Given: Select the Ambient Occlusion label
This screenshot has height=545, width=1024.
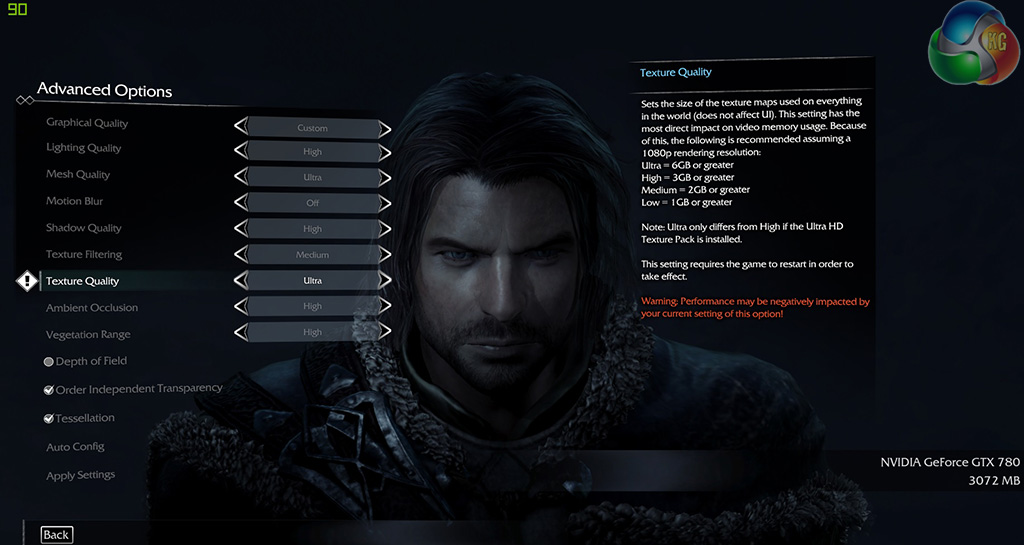Looking at the screenshot, I should 92,308.
